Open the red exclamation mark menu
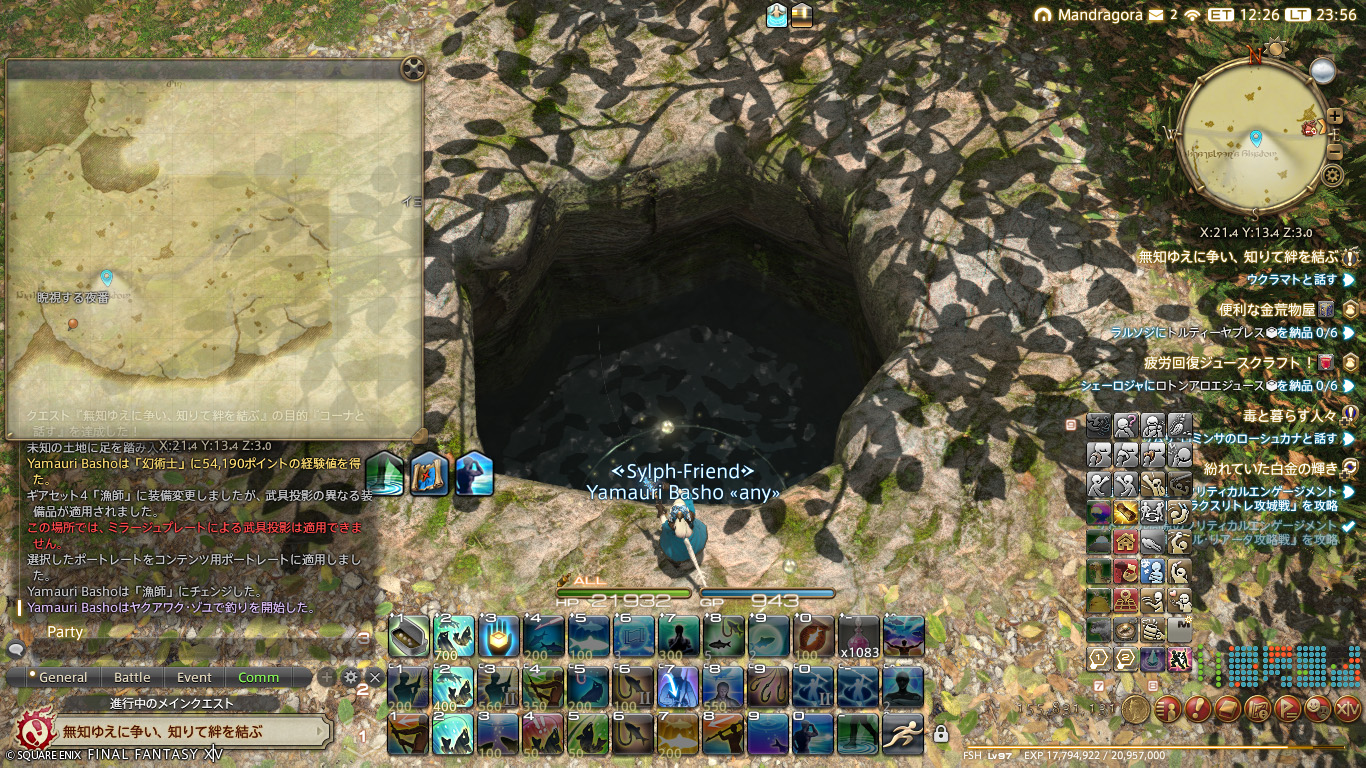This screenshot has height=768, width=1366. tap(1197, 709)
